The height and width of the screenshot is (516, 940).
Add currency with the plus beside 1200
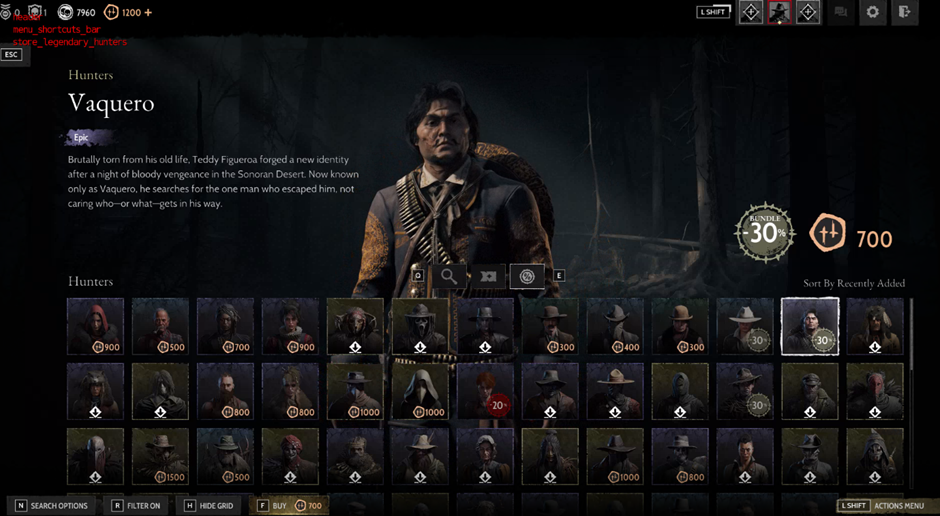click(149, 13)
